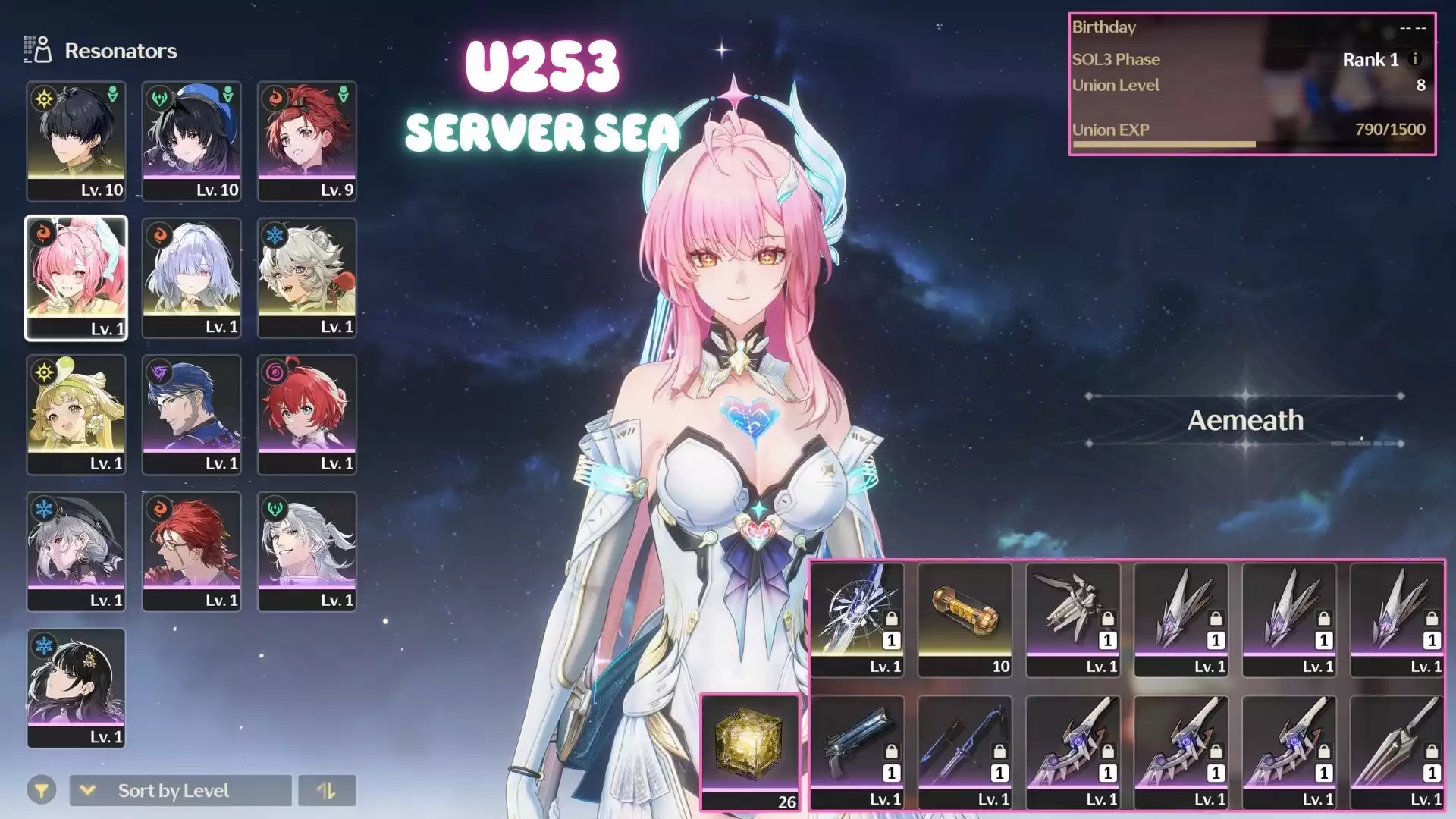Select the red-ponytail resonator at Lv. 9
The height and width of the screenshot is (819, 1456).
point(306,140)
